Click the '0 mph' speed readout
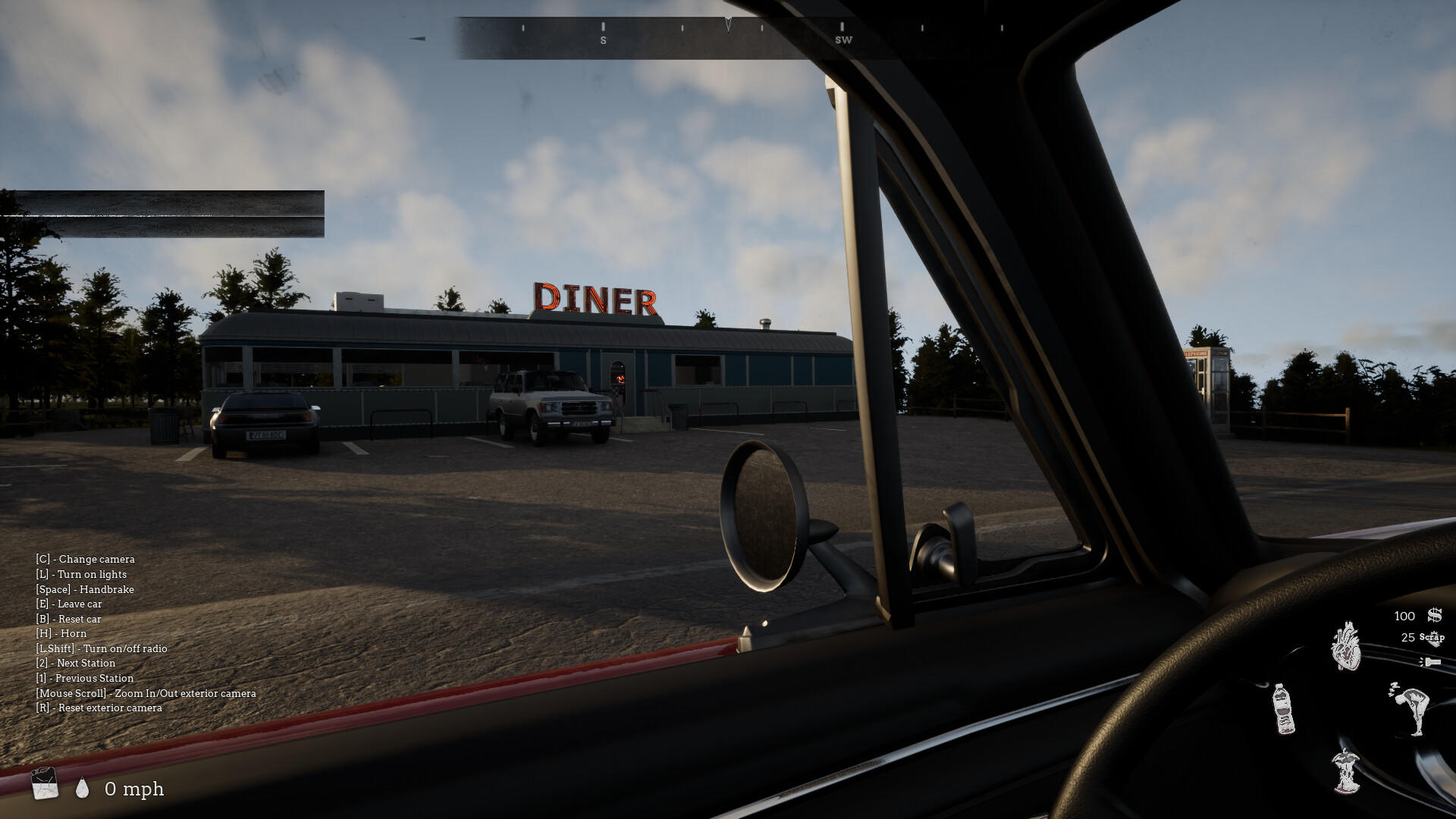 135,789
